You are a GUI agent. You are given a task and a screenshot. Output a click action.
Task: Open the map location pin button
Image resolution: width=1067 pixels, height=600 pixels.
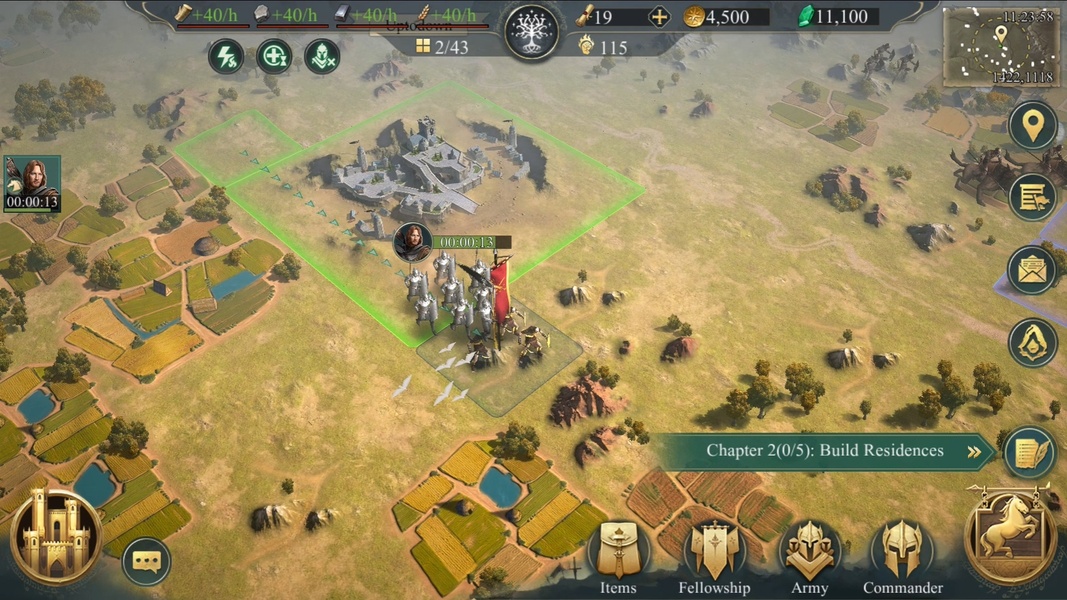1032,126
